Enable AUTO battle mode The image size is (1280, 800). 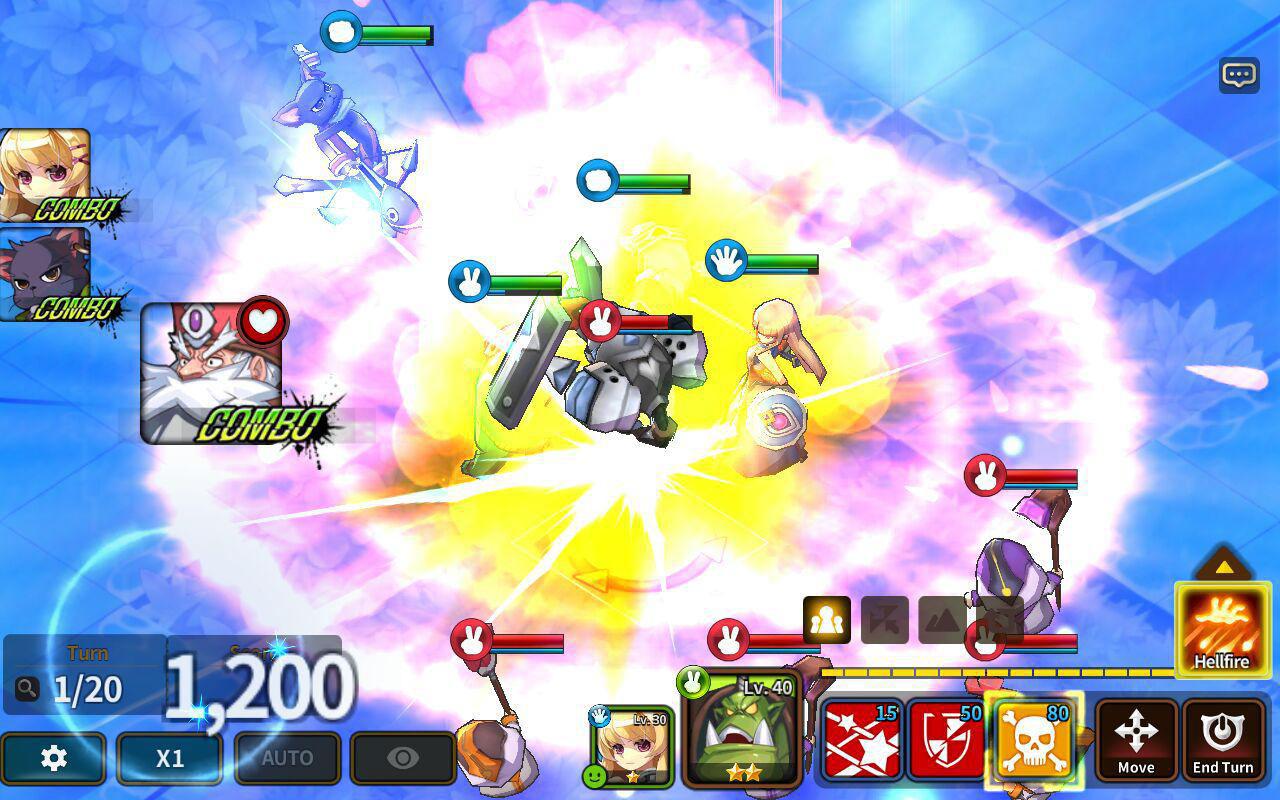coord(287,758)
